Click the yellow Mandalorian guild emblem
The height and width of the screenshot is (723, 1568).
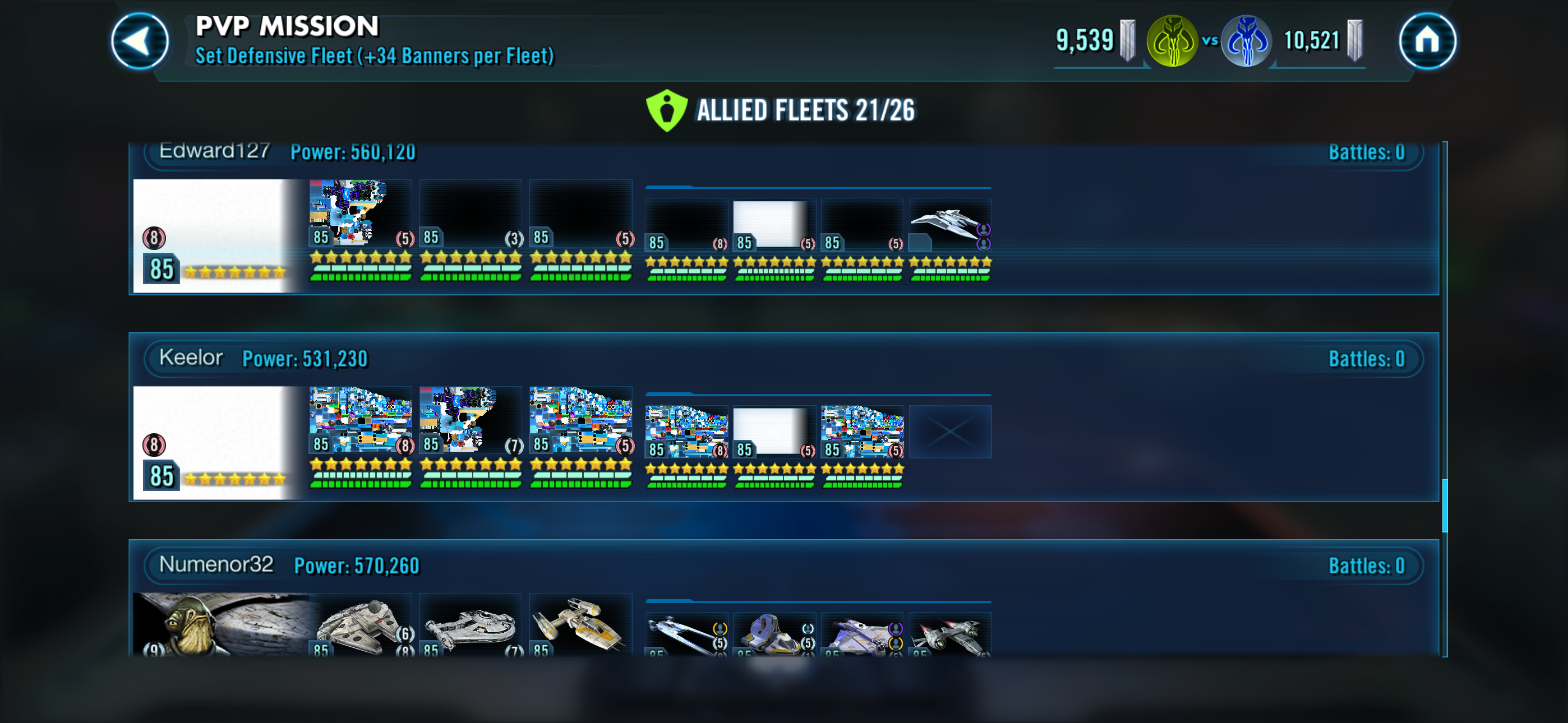point(1172,41)
